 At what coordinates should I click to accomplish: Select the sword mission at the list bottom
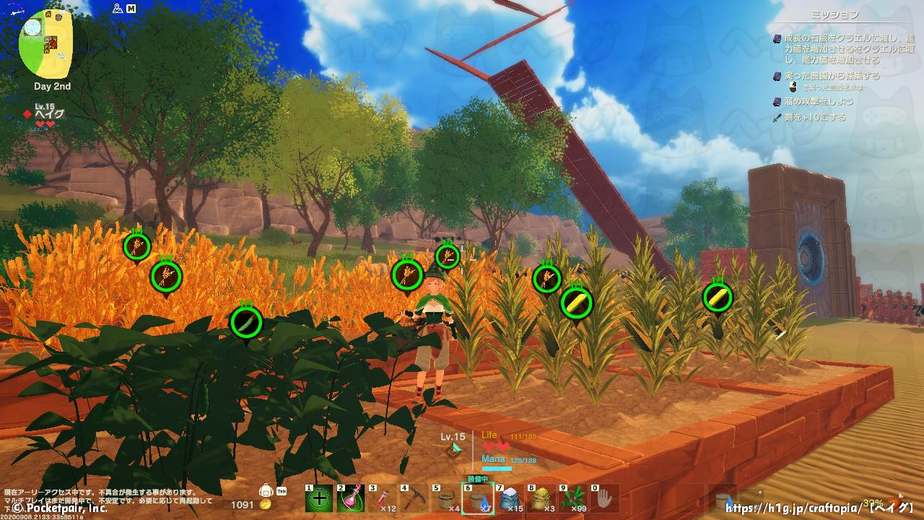click(812, 117)
